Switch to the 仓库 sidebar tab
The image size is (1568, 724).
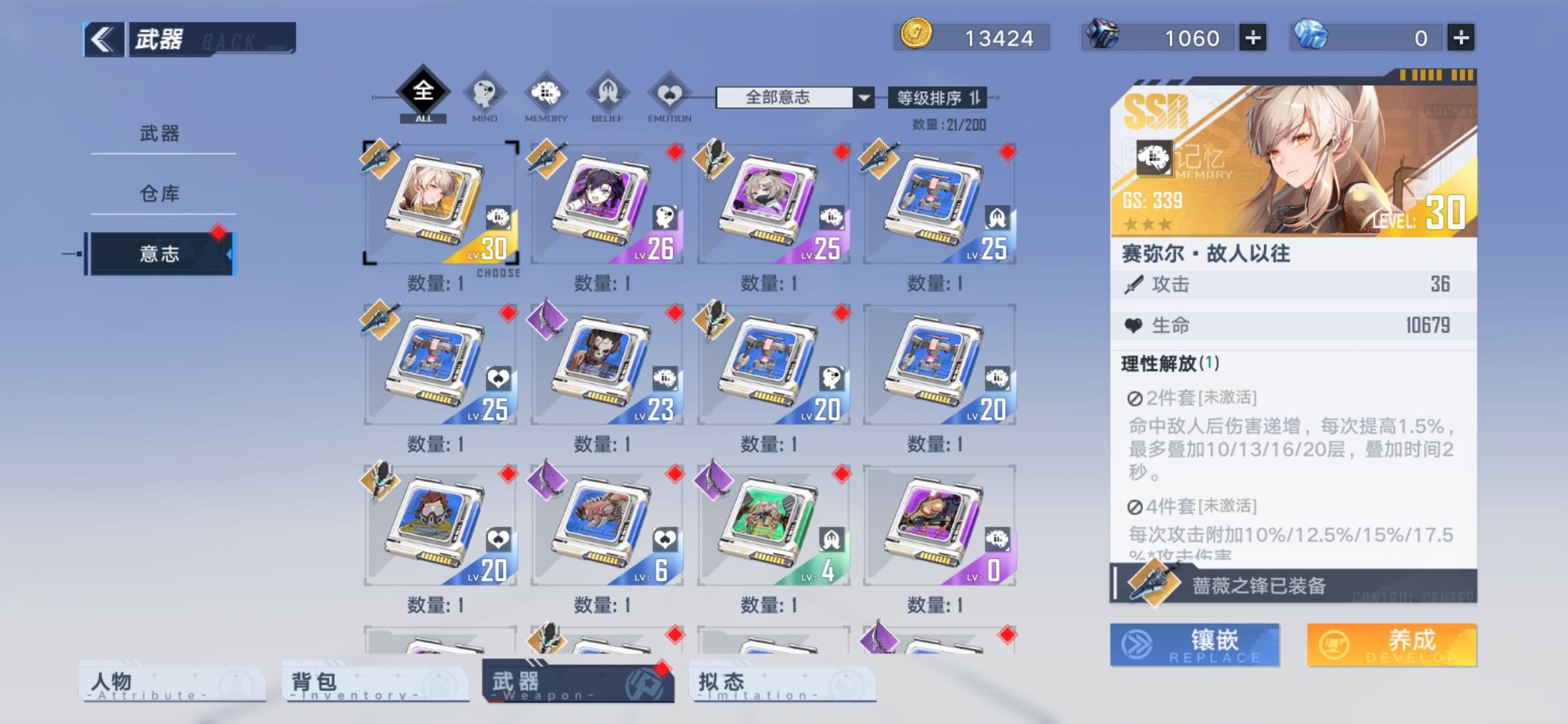(x=161, y=193)
